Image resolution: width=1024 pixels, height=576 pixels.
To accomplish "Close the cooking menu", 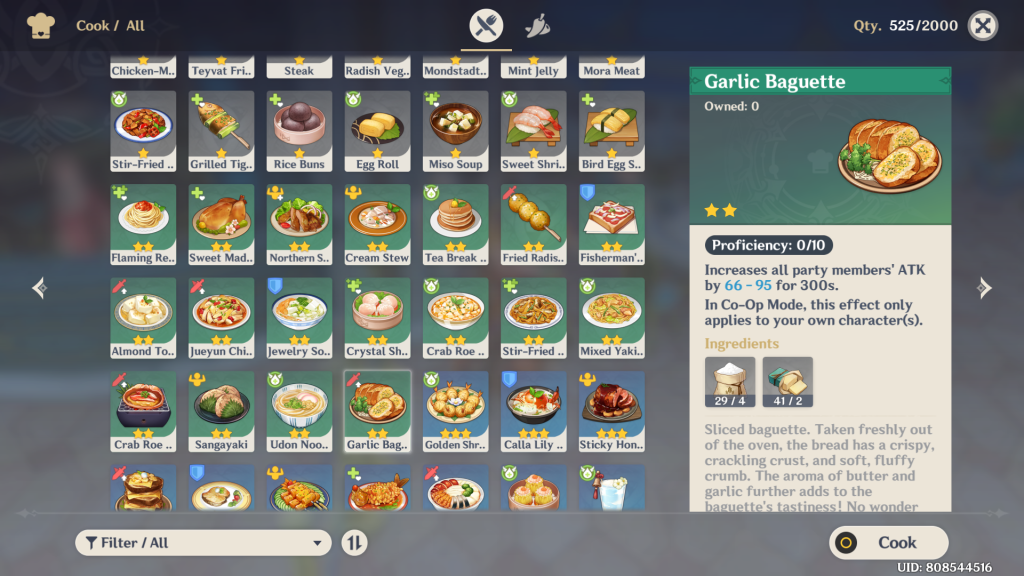I will tap(983, 26).
